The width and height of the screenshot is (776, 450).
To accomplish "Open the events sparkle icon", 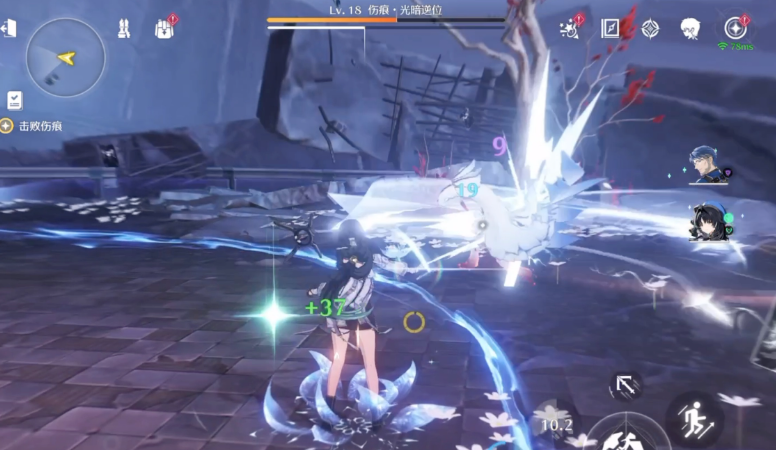I will 571,28.
